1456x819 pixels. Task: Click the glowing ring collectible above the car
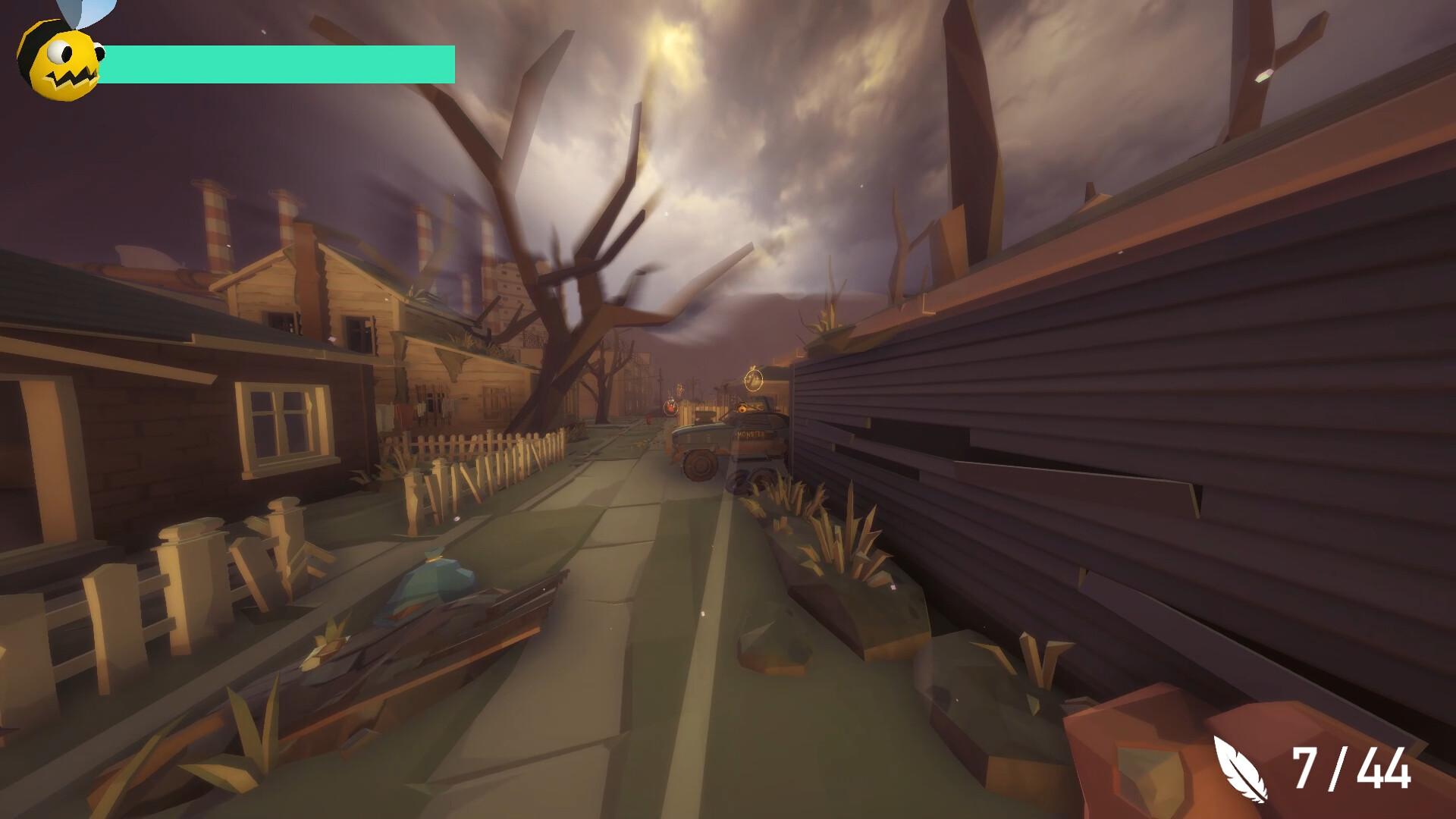(753, 380)
